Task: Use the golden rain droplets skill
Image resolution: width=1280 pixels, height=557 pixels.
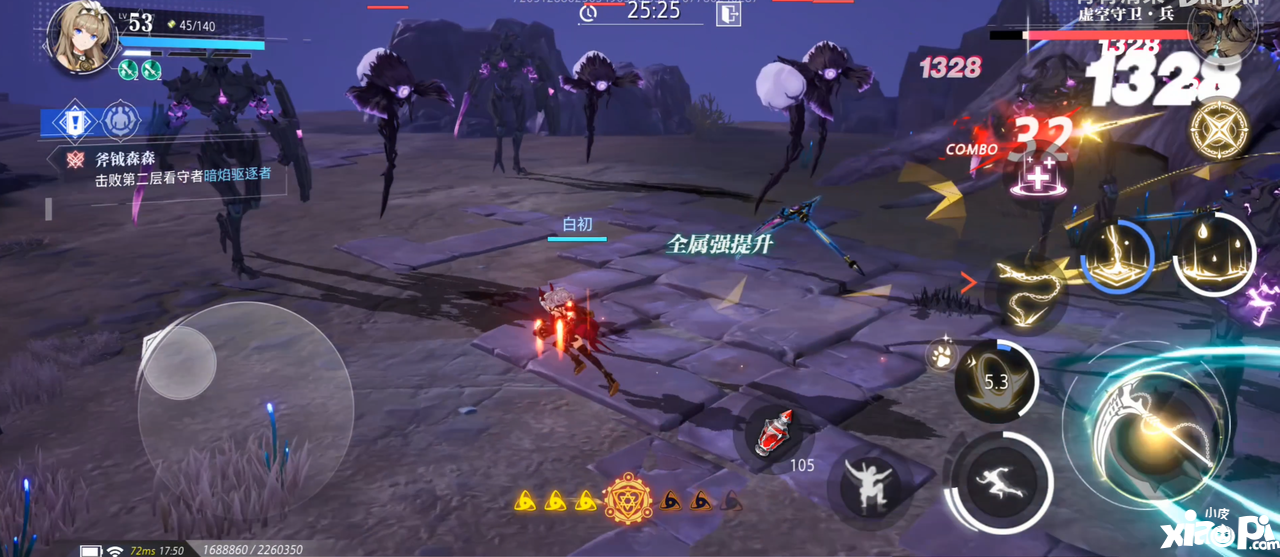Action: coord(1212,252)
